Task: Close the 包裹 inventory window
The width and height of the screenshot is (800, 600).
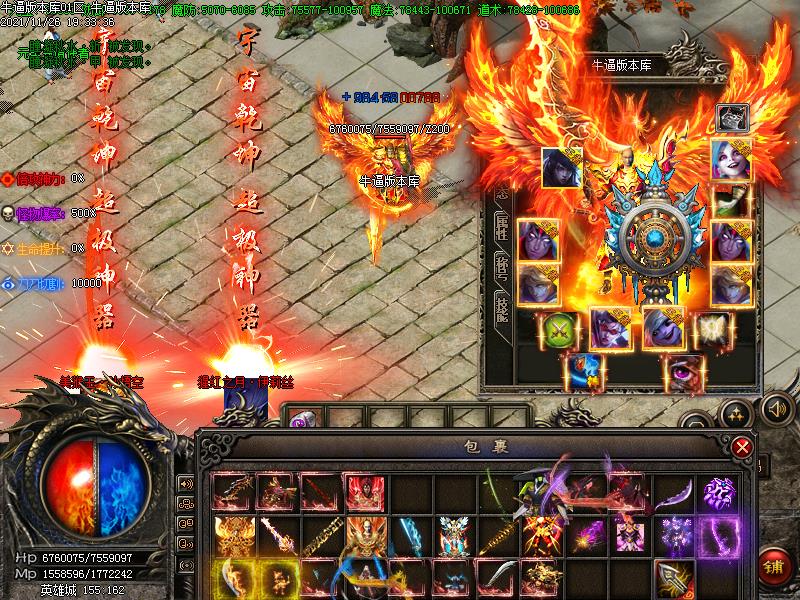Action: pos(741,446)
